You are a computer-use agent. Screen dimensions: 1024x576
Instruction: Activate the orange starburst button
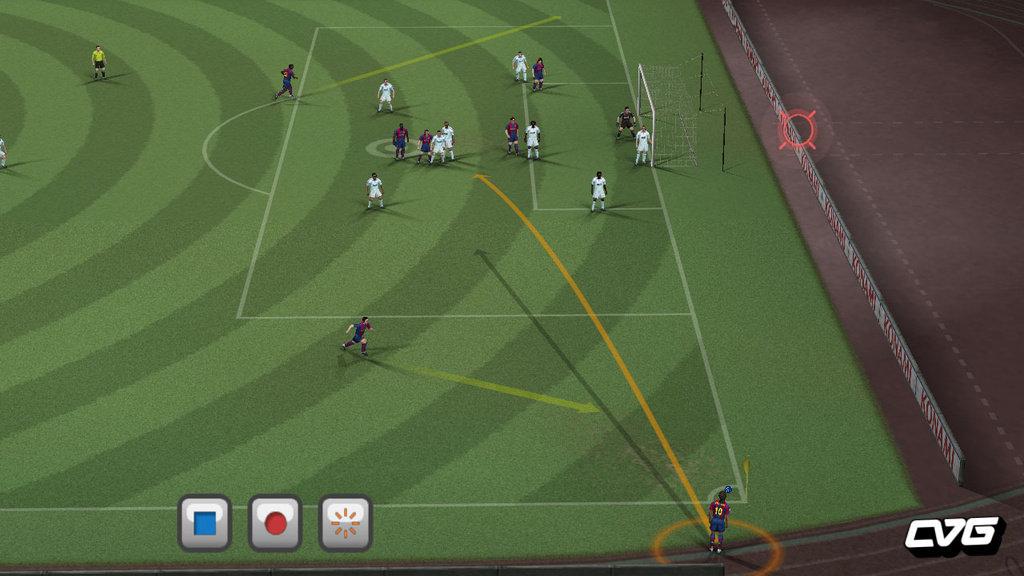(345, 523)
